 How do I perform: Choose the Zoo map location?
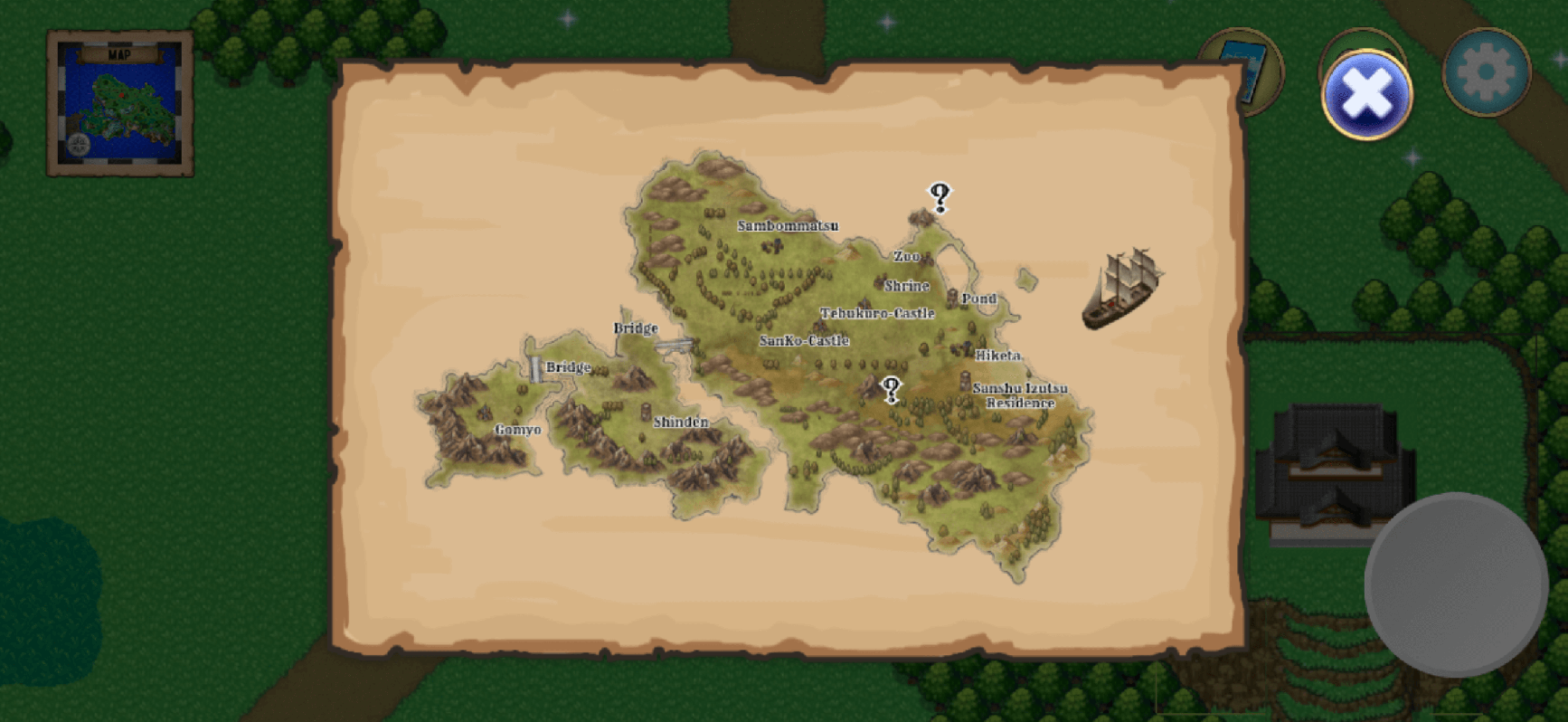click(x=906, y=257)
